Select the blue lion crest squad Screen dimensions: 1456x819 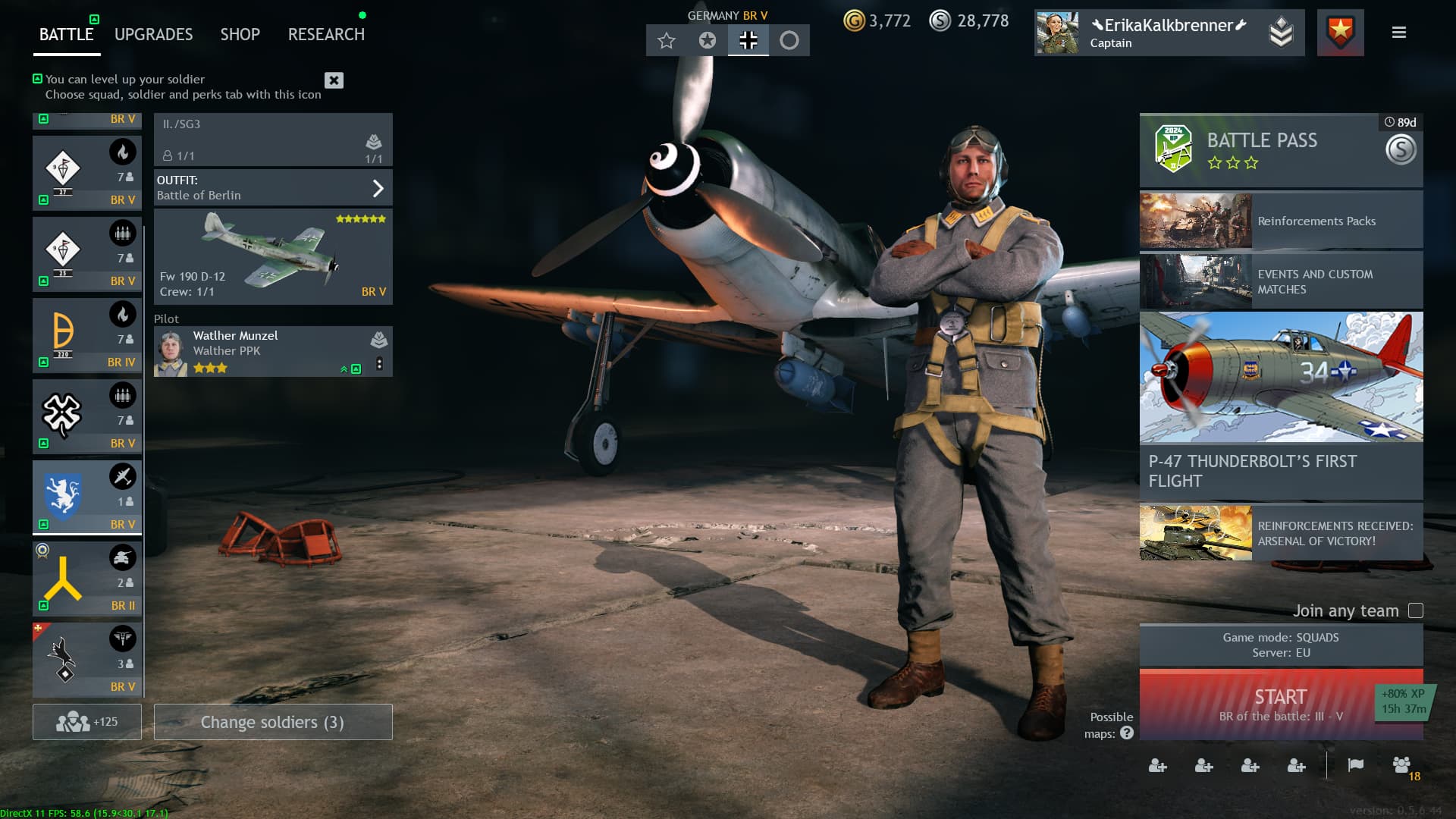point(86,497)
